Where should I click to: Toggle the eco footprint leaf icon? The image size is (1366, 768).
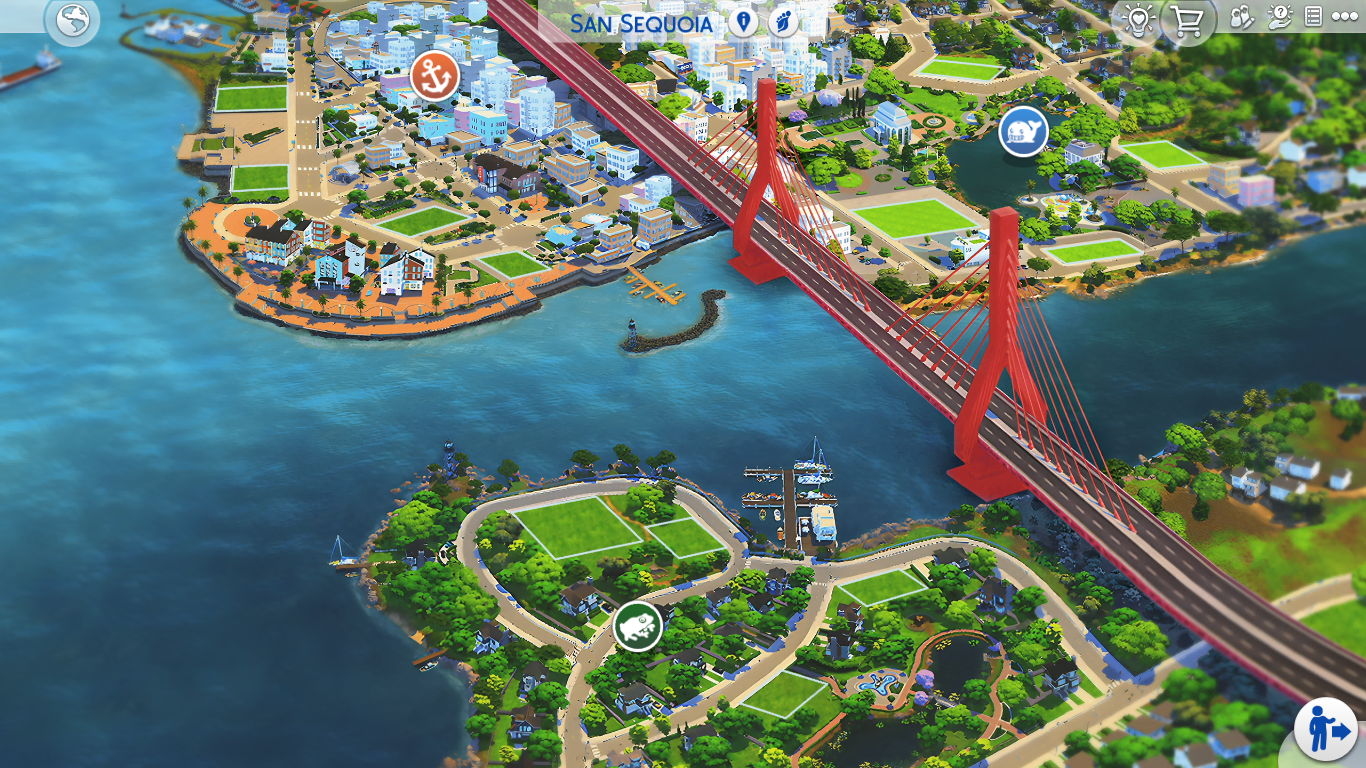783,22
